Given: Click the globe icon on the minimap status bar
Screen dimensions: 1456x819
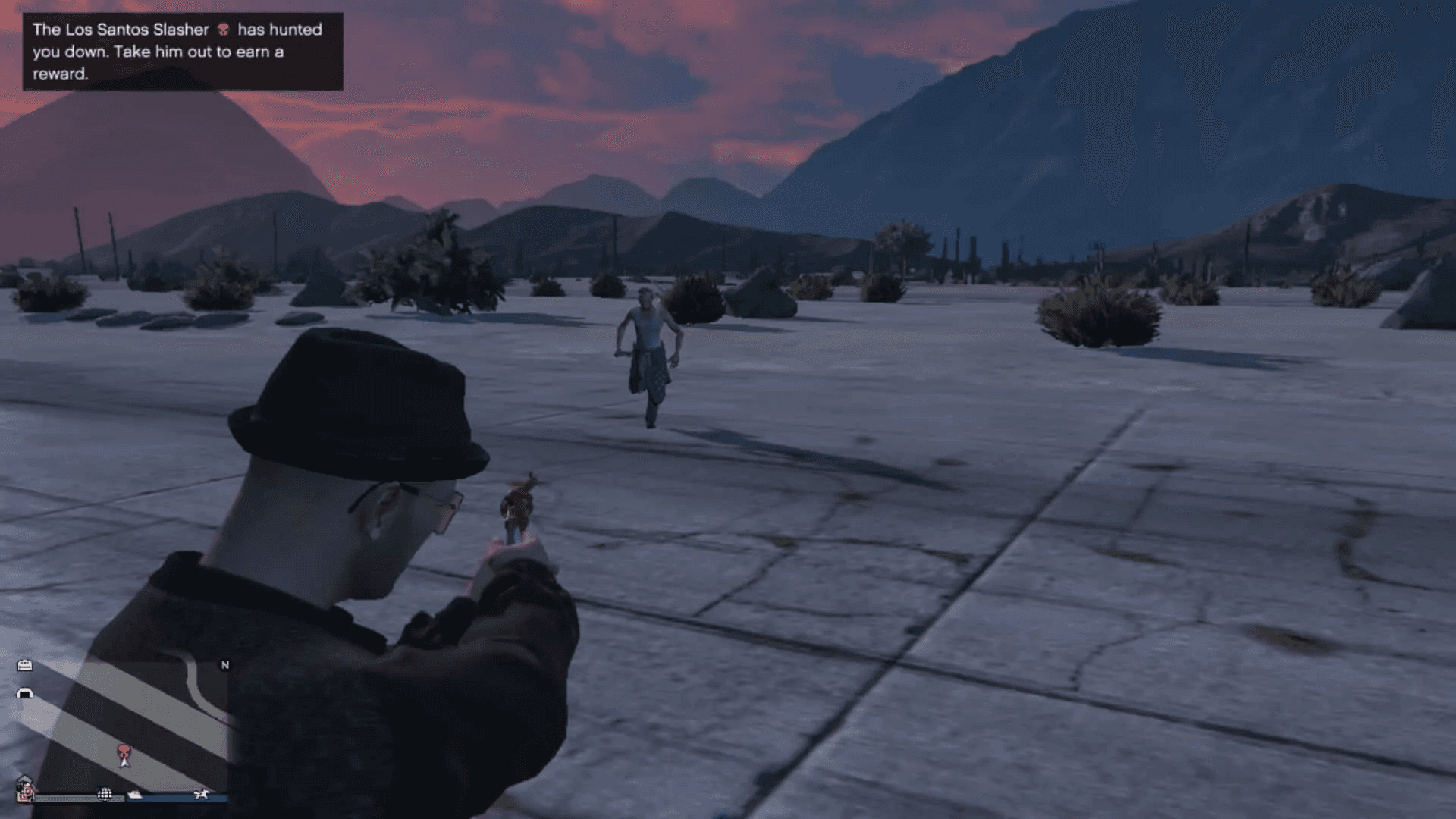Looking at the screenshot, I should tap(105, 795).
